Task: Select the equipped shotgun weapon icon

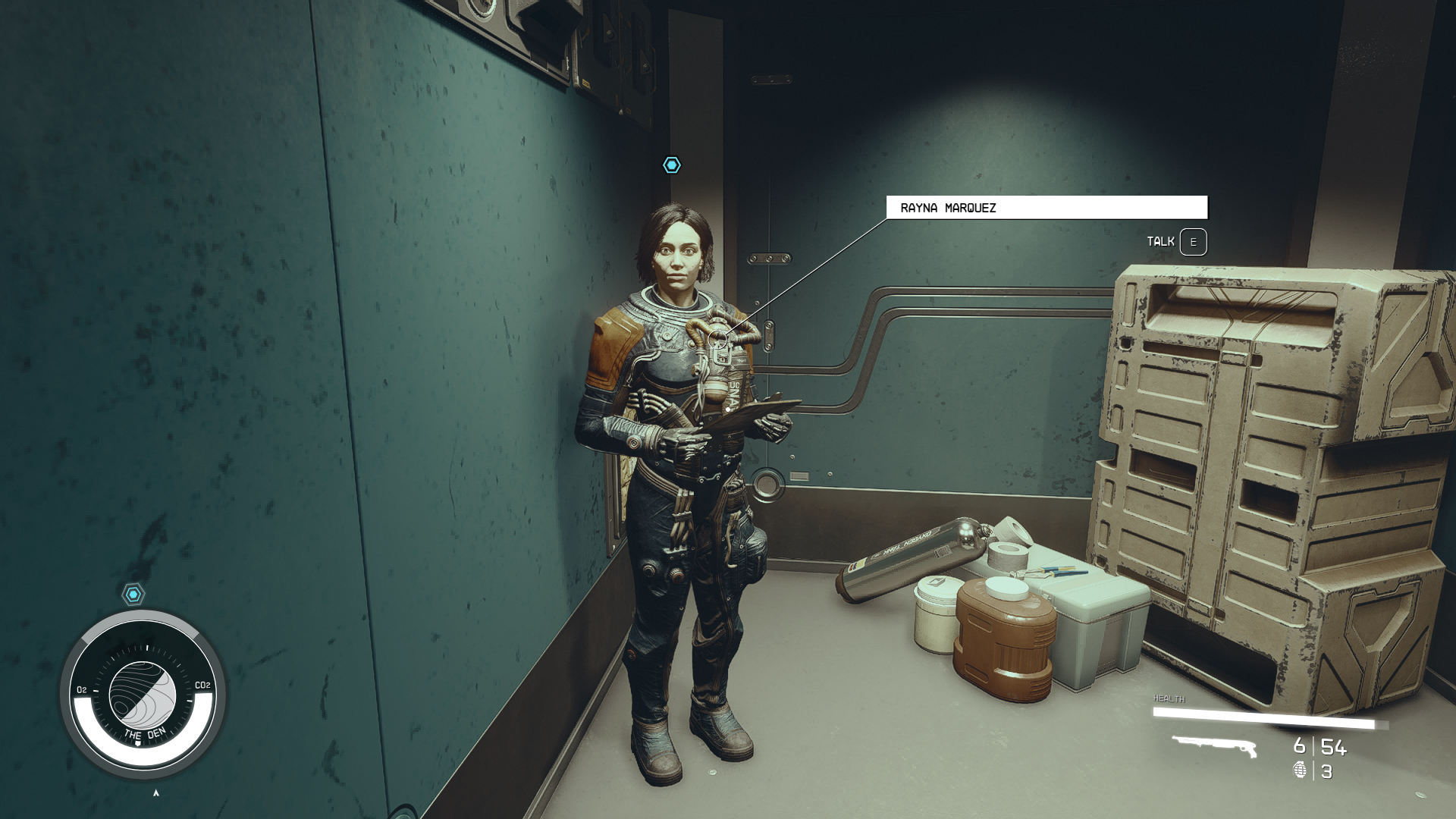Action: click(1214, 746)
